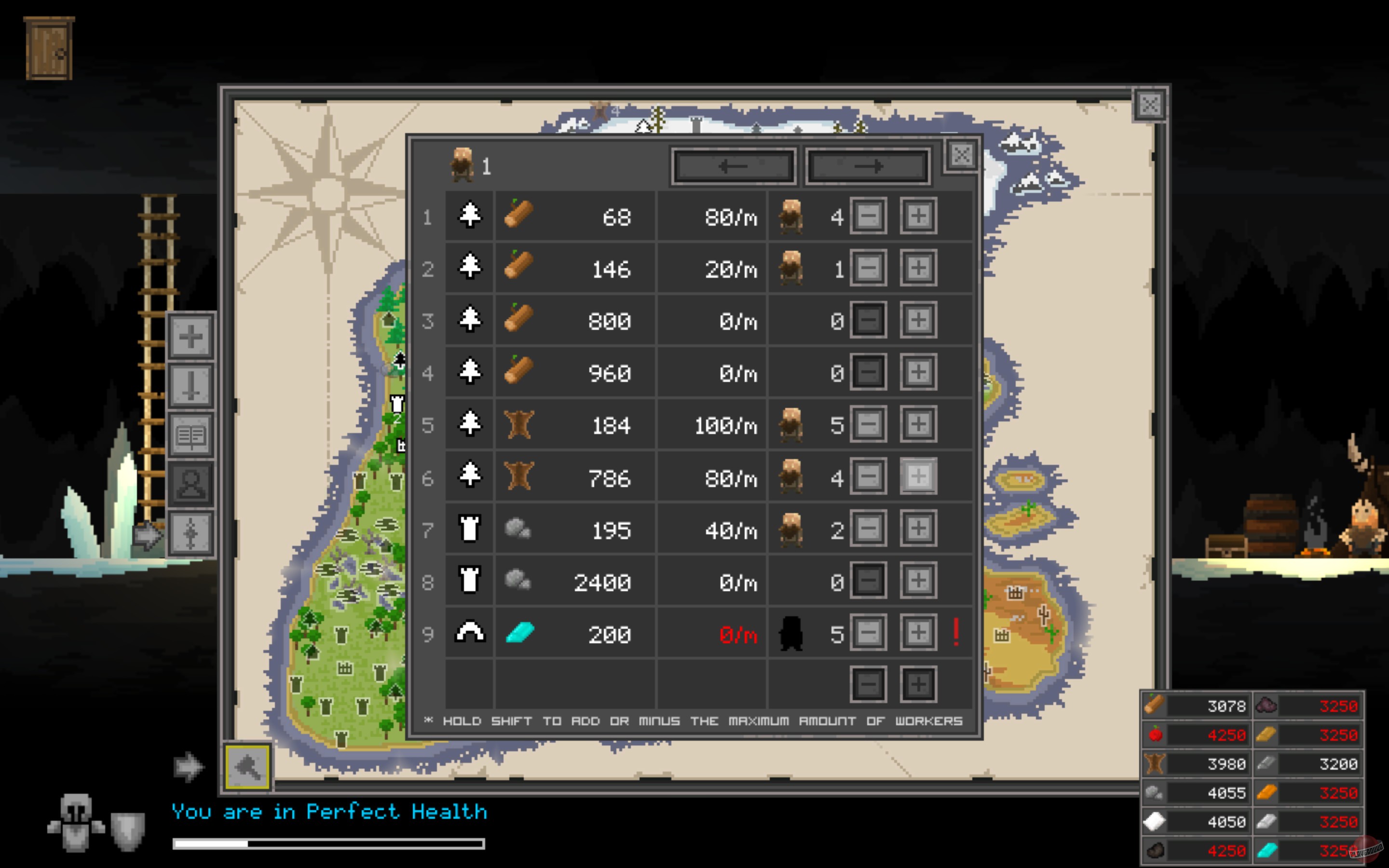Add a worker to the first wood gathering row
Viewport: 1389px width, 868px height.
point(917,217)
